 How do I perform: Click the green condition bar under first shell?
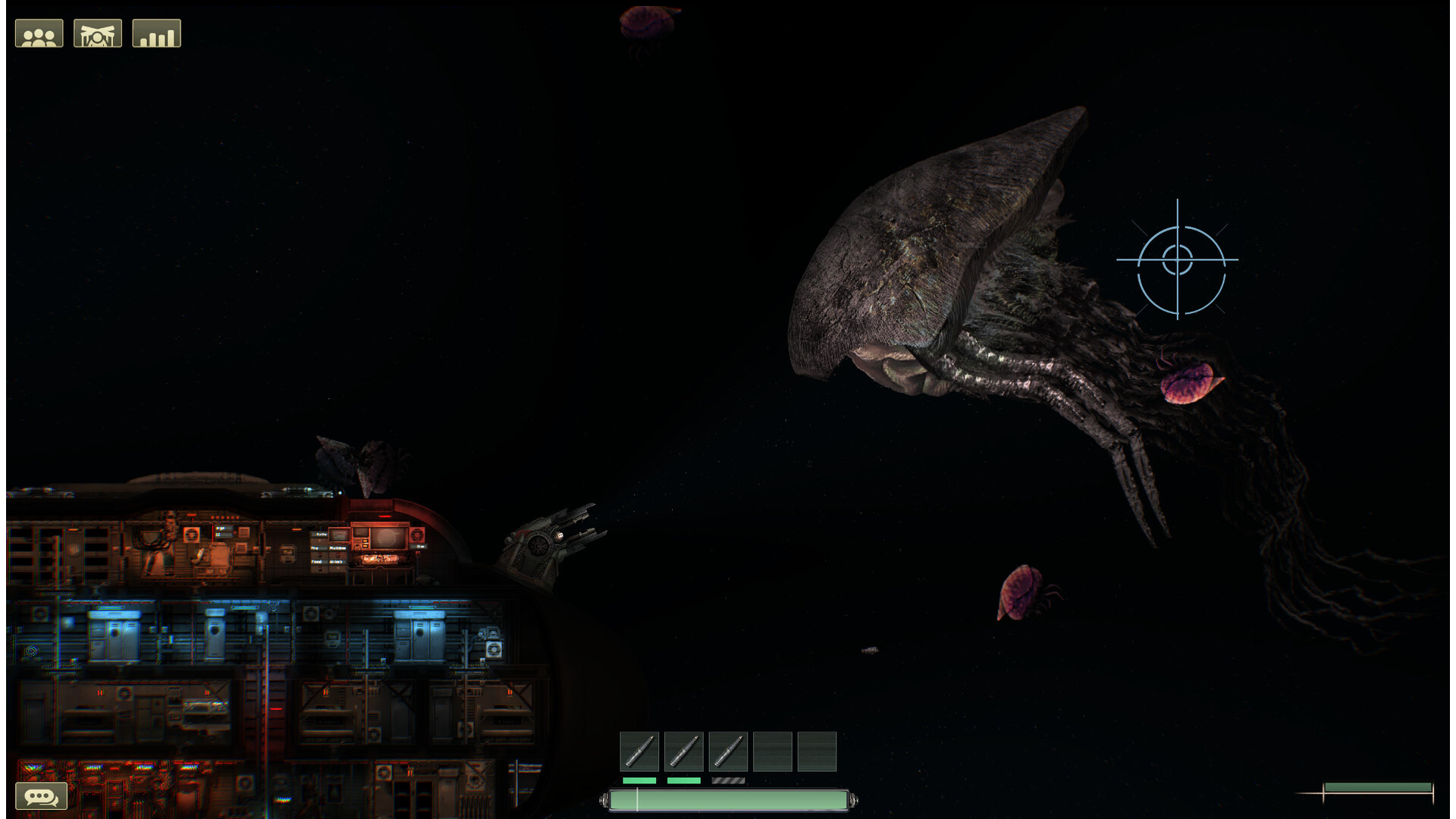click(x=639, y=780)
